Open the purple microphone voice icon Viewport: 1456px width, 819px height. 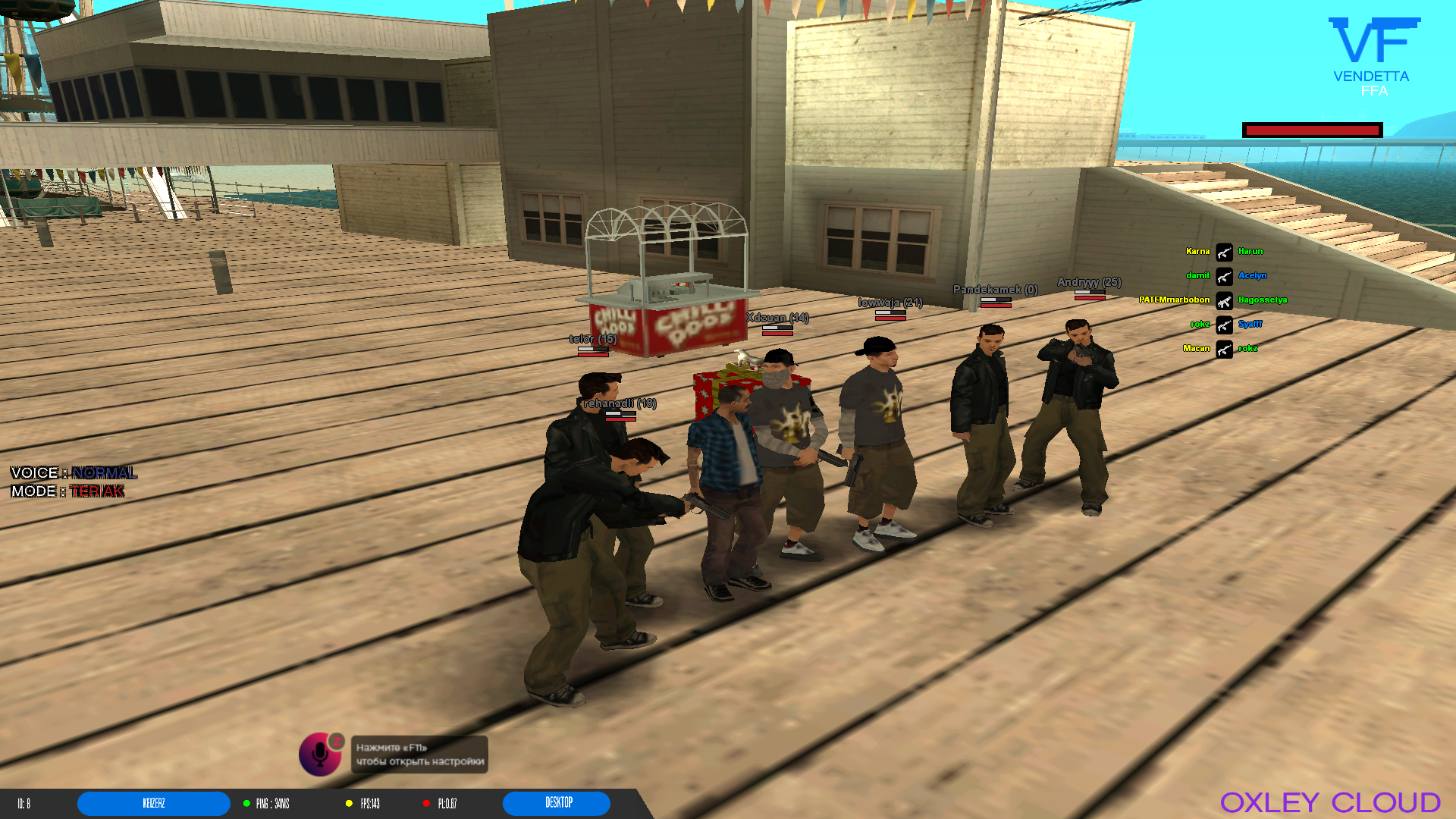320,754
